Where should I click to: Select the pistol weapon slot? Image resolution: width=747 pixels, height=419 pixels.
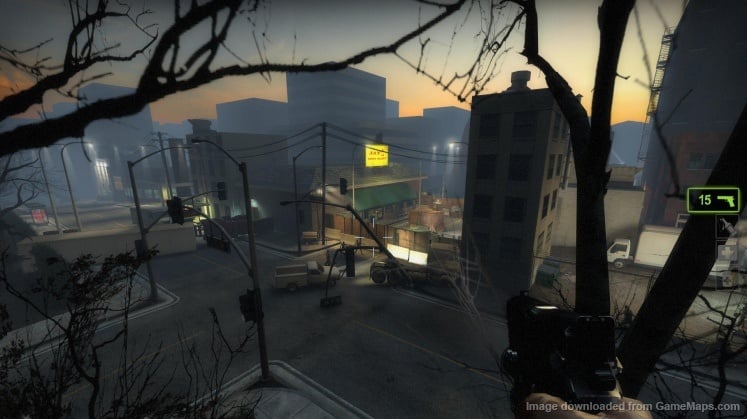713,200
